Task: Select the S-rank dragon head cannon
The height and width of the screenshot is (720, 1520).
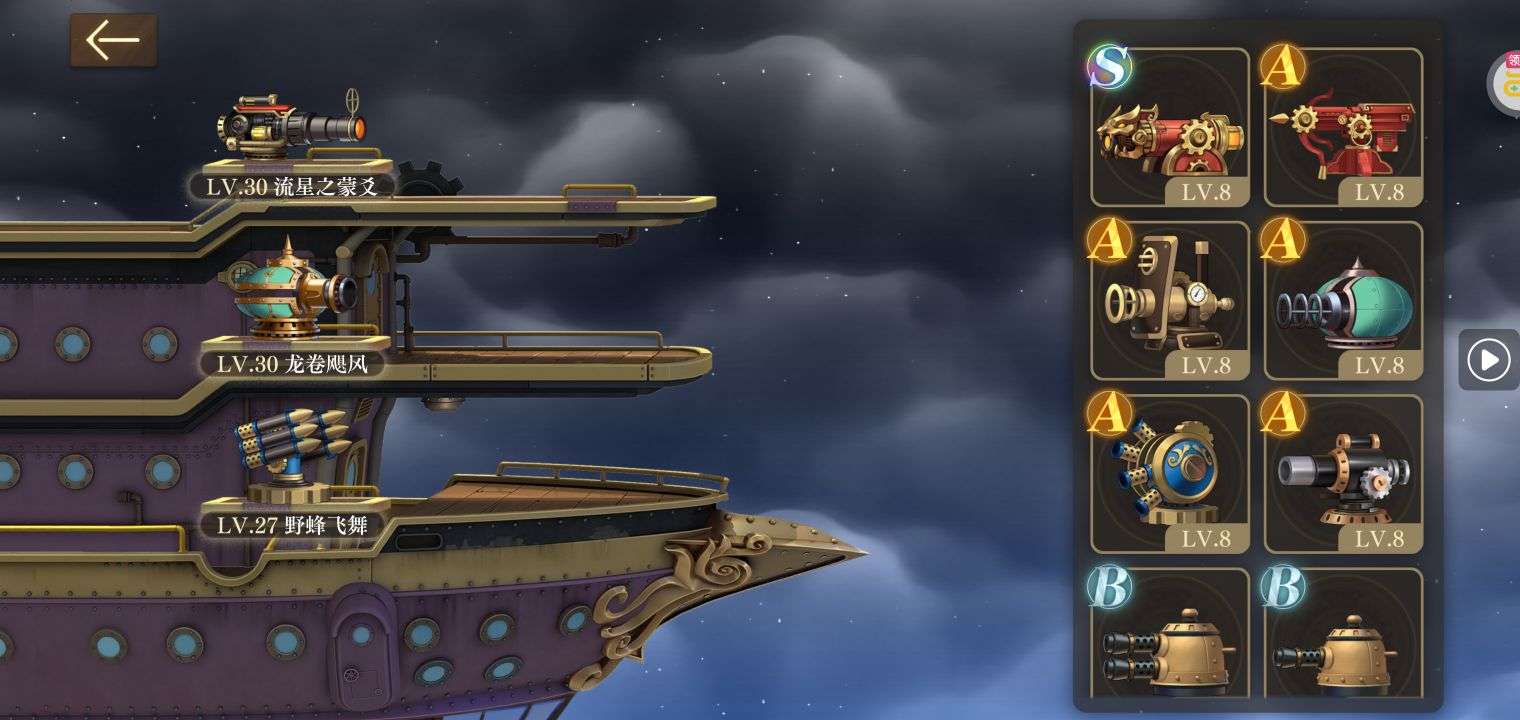Action: tap(1170, 128)
